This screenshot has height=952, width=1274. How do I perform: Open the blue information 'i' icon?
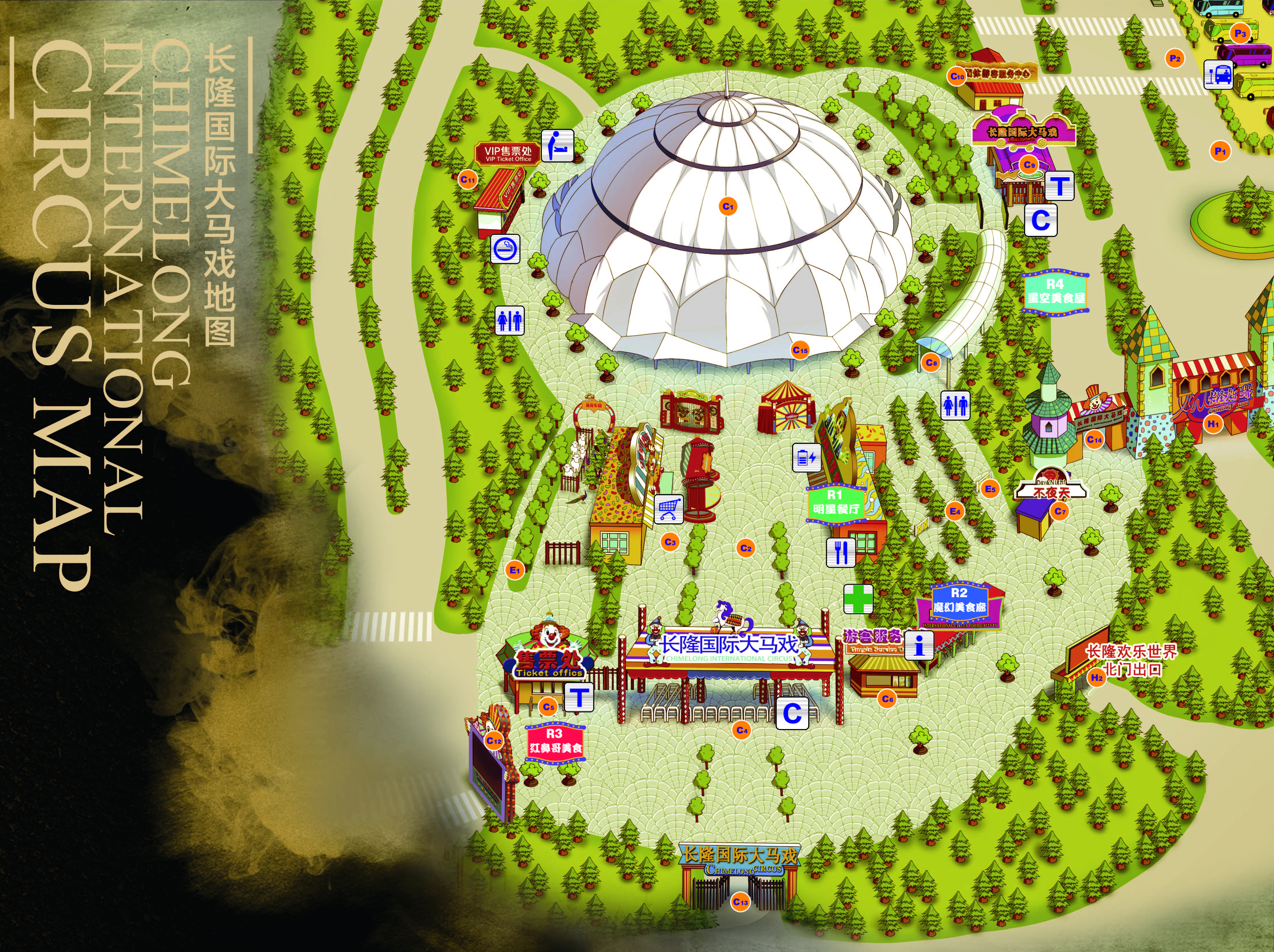[919, 644]
